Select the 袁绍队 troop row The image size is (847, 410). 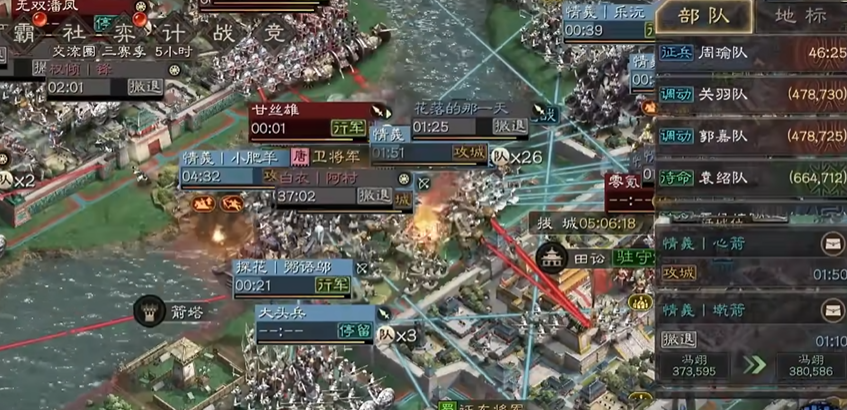(751, 178)
